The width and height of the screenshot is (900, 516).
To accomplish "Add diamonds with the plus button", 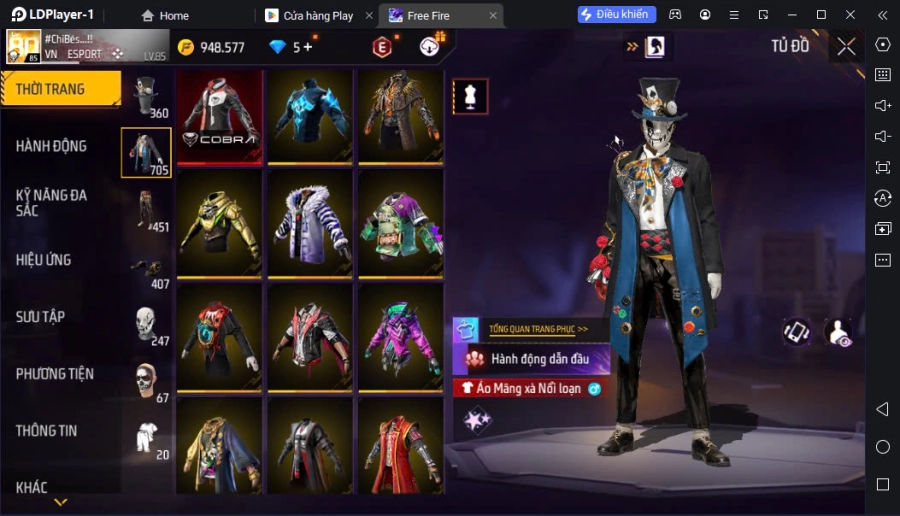I will click(x=307, y=47).
